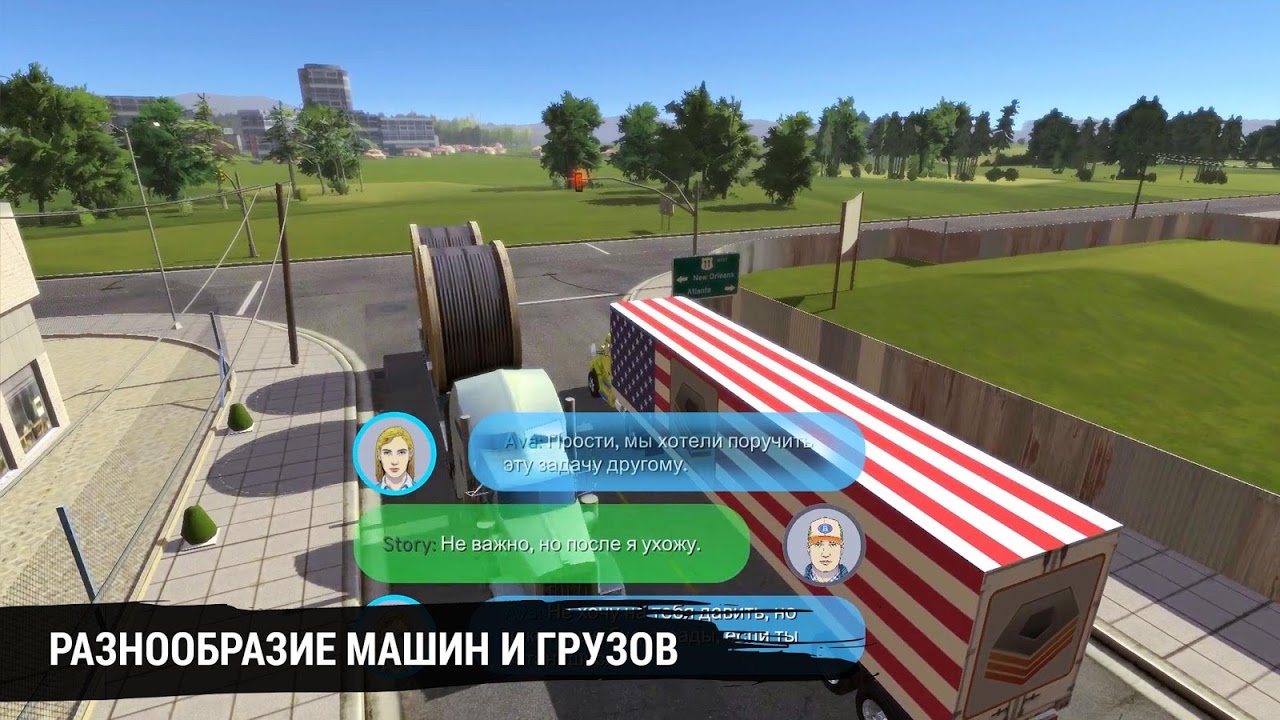Click the left arrow pointing to New Orleans

click(x=682, y=279)
